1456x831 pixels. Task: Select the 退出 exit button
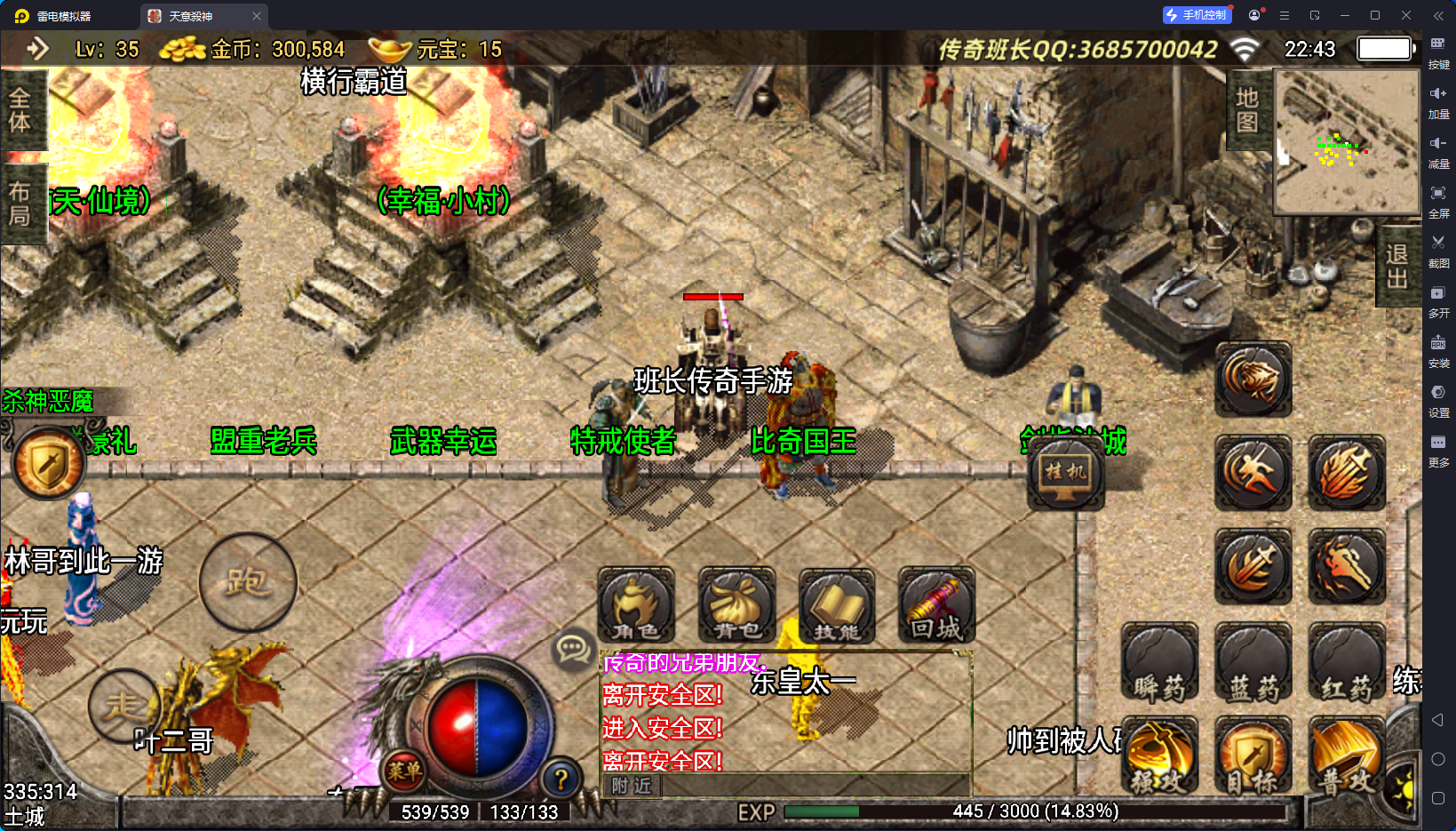pyautogui.click(x=1396, y=267)
